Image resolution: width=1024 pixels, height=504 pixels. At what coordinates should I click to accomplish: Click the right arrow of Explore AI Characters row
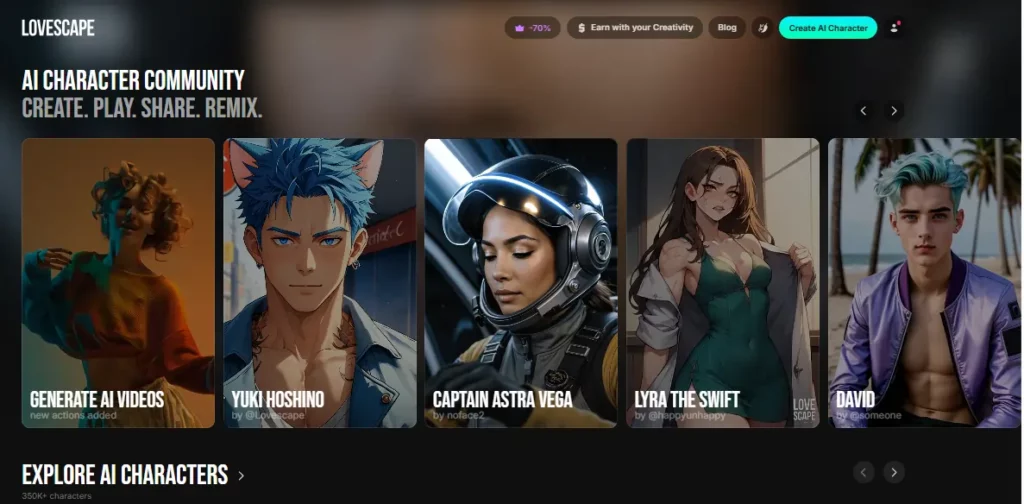[x=894, y=472]
